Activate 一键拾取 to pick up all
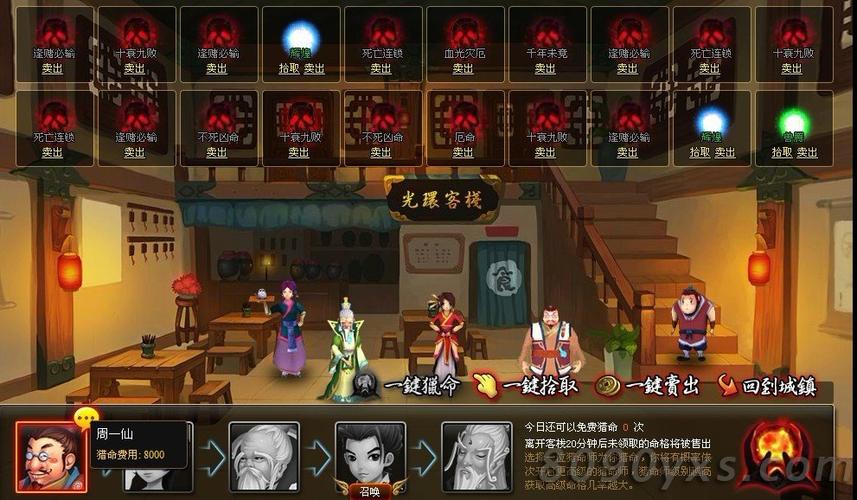The height and width of the screenshot is (500, 857). pos(528,384)
